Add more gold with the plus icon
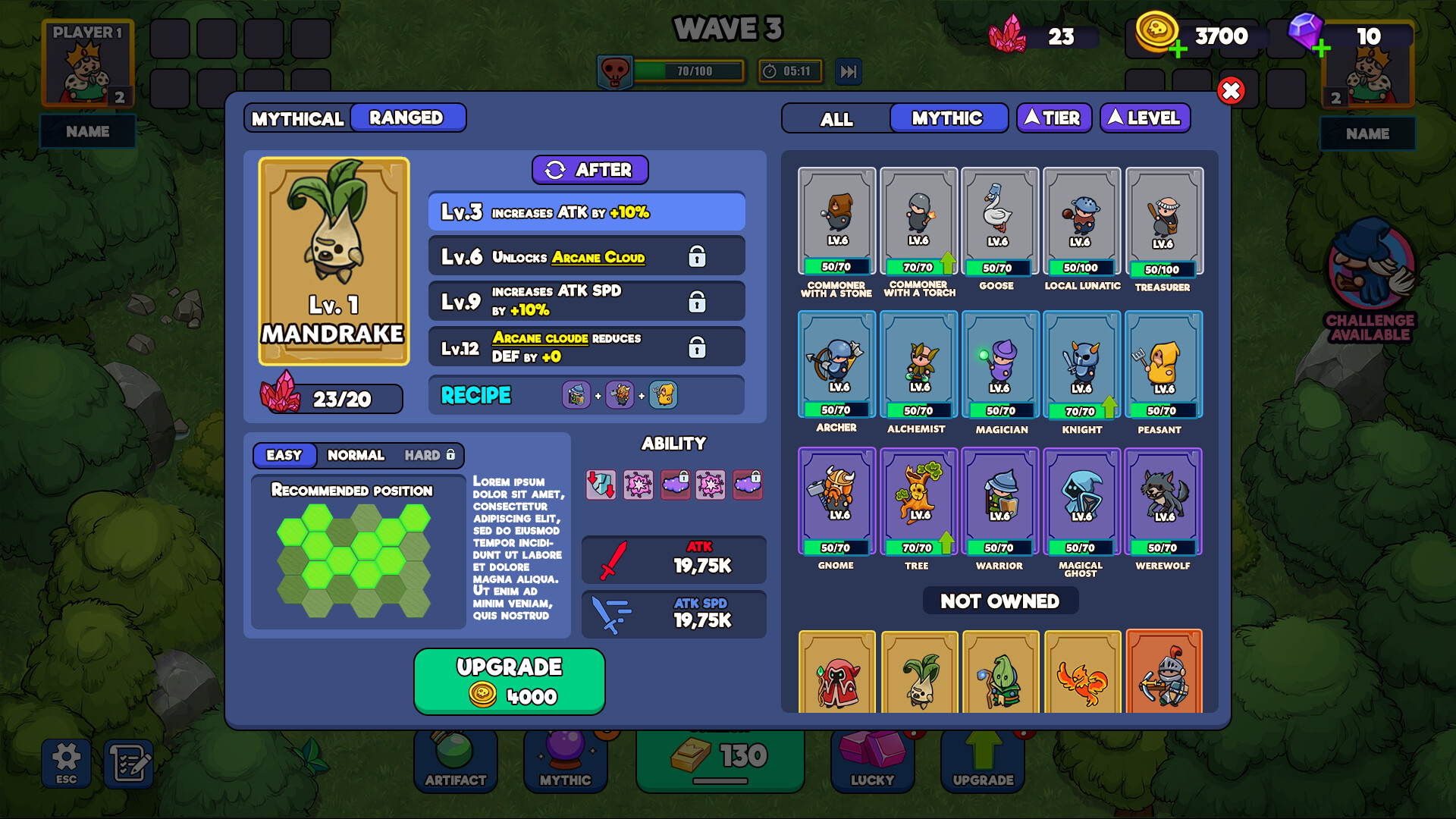This screenshot has height=819, width=1456. 1178,50
